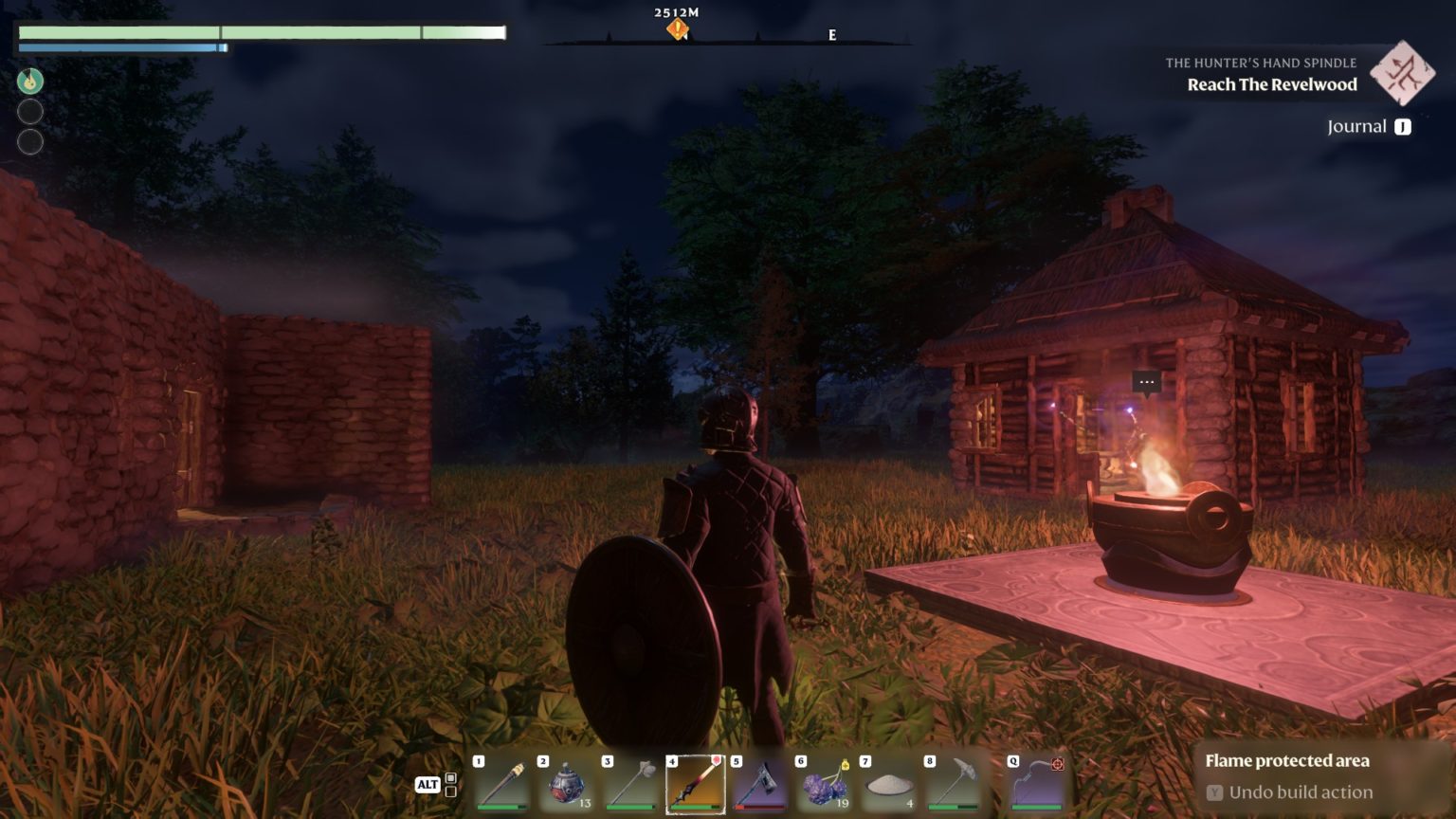Equip the axe in hotbar slot 5
Image resolution: width=1456 pixels, height=819 pixels.
click(759, 785)
